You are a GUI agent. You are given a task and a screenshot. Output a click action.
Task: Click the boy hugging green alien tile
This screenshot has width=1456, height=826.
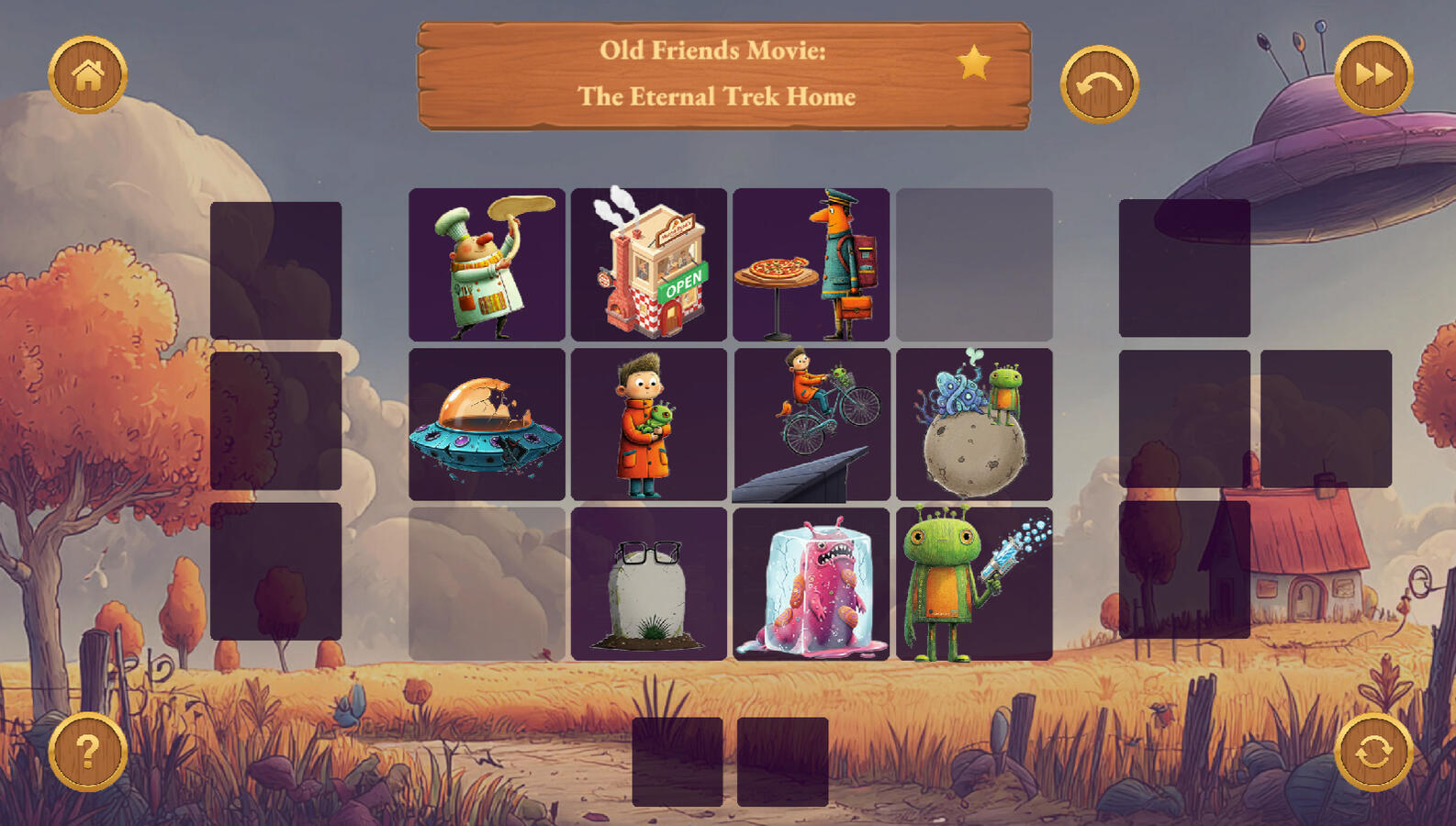pos(649,424)
